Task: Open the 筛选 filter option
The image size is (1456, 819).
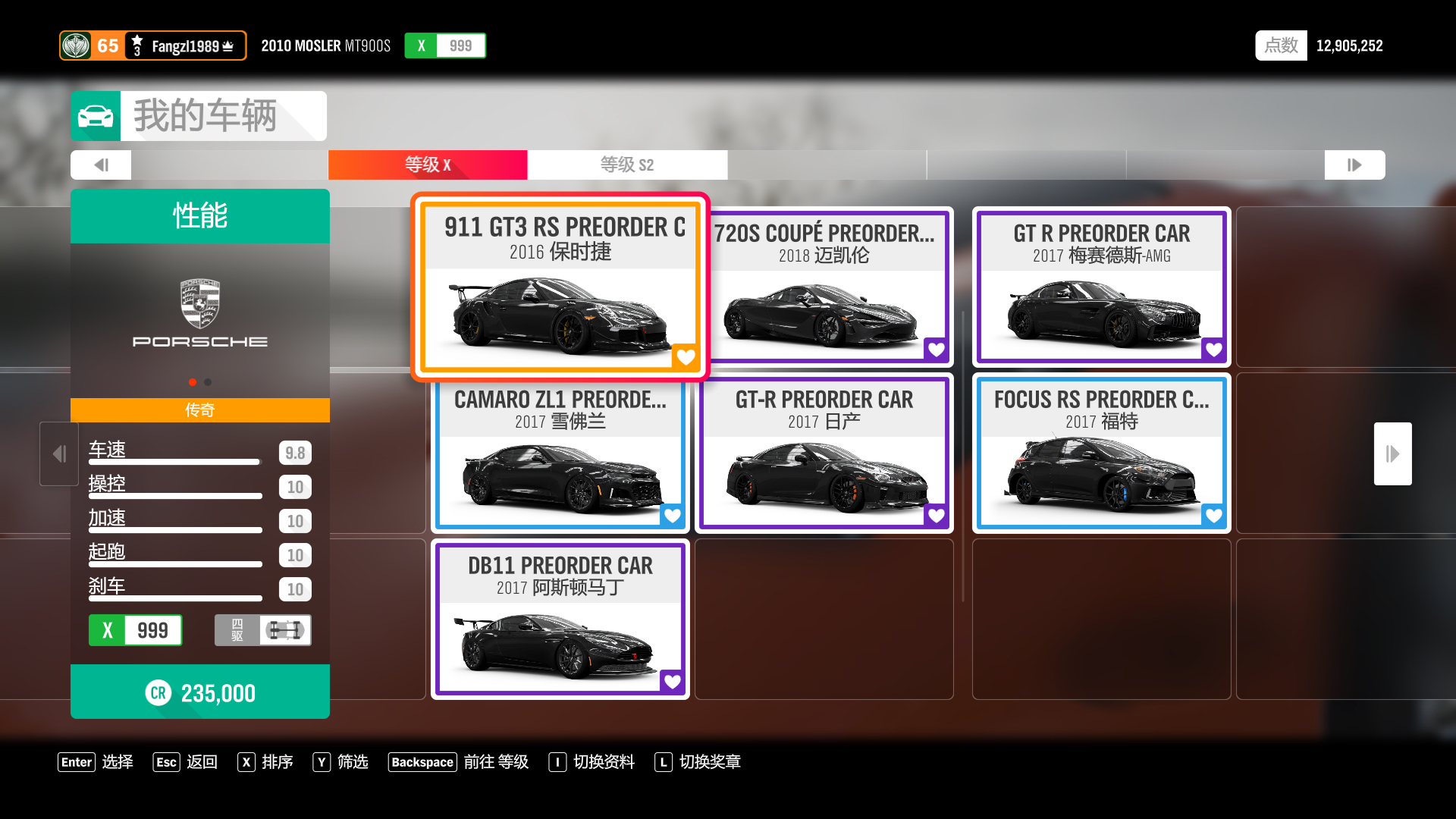Action: (x=340, y=762)
